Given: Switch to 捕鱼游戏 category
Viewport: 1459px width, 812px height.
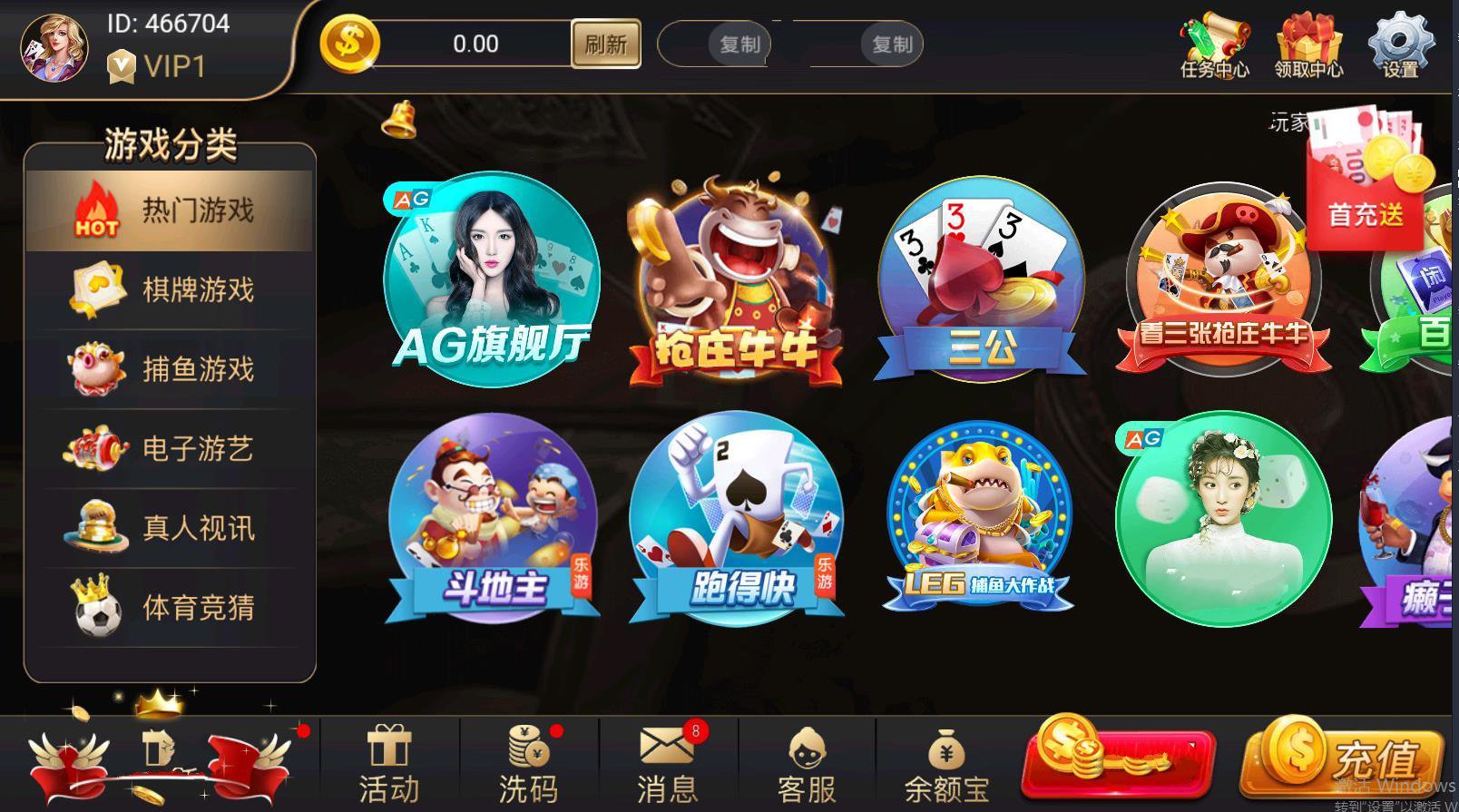Looking at the screenshot, I should 170,369.
